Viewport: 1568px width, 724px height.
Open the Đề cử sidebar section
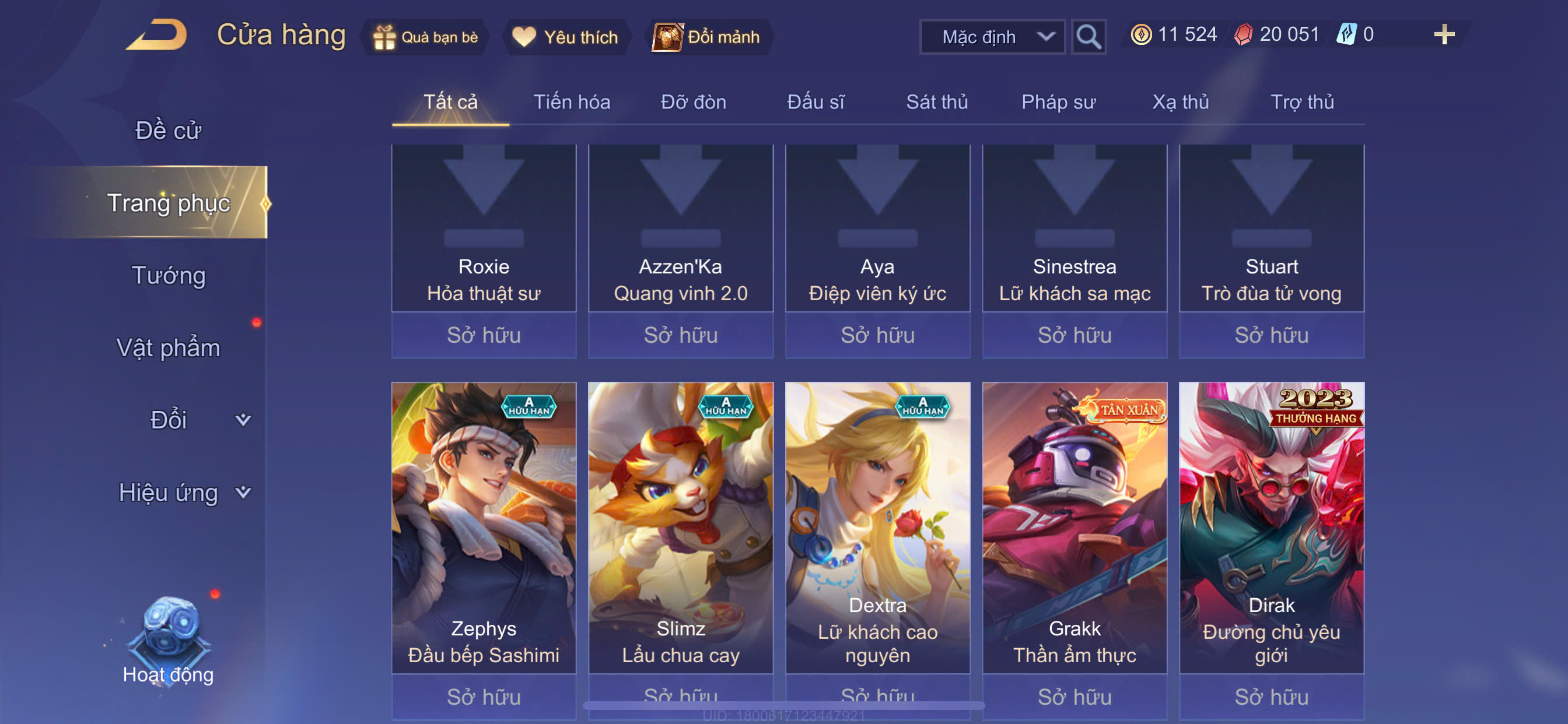(x=168, y=131)
